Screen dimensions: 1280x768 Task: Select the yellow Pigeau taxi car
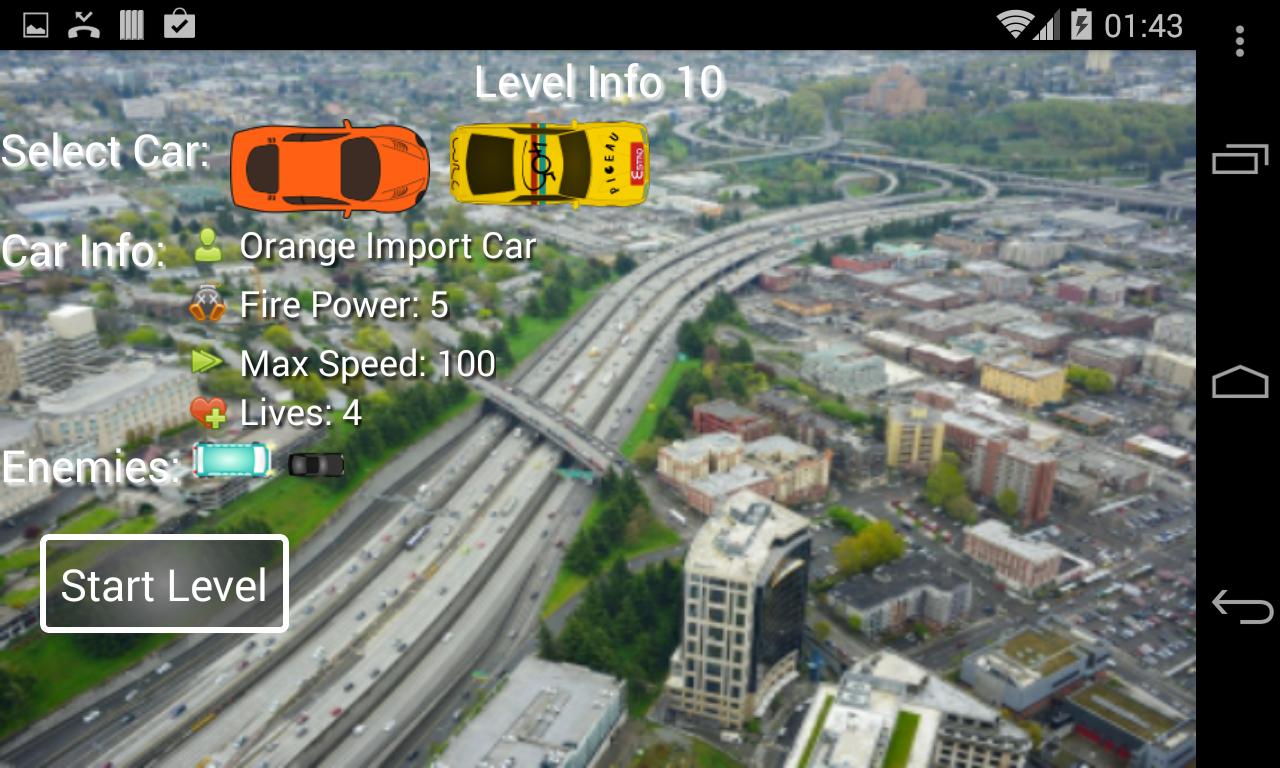coord(549,167)
